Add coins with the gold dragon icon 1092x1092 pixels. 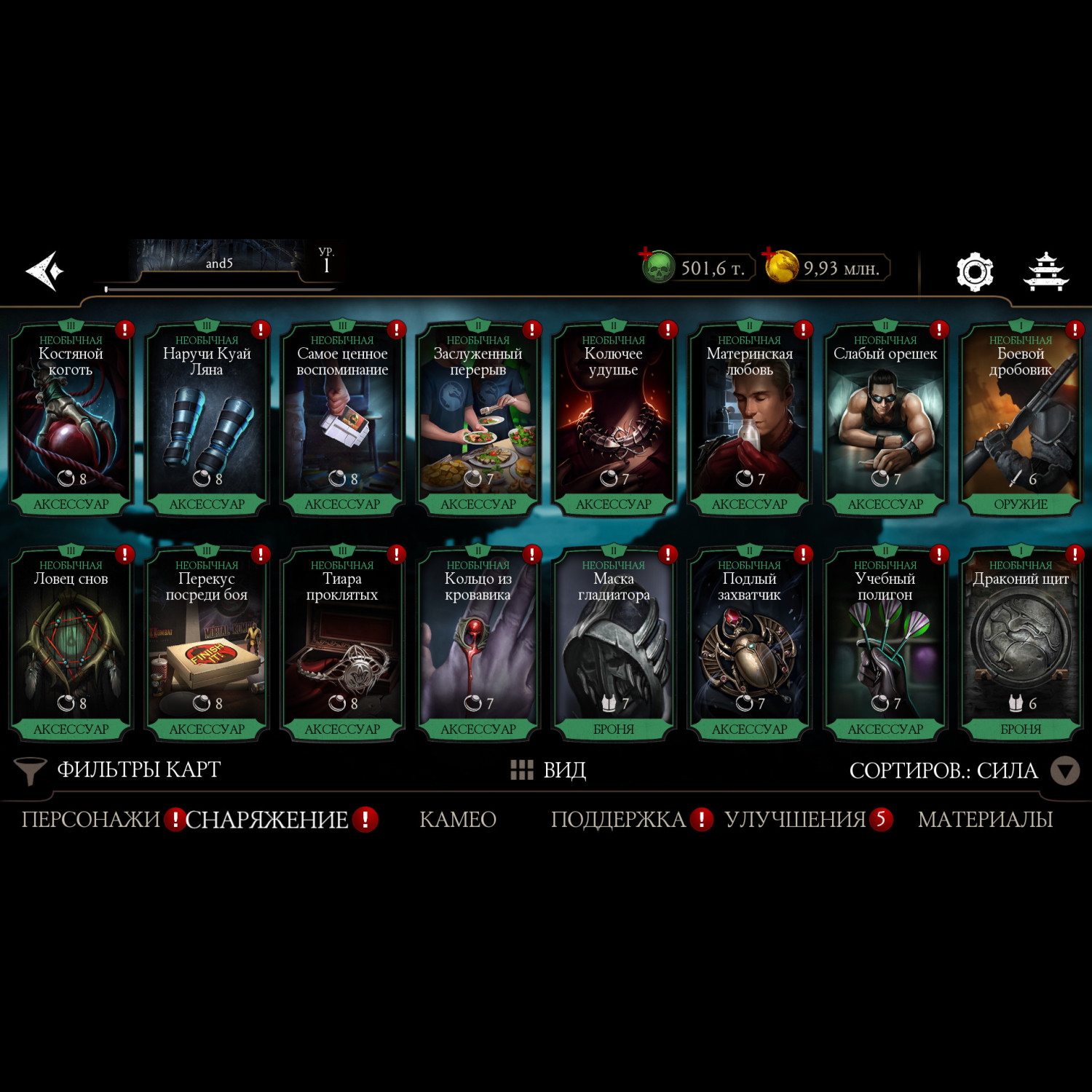pos(780,266)
